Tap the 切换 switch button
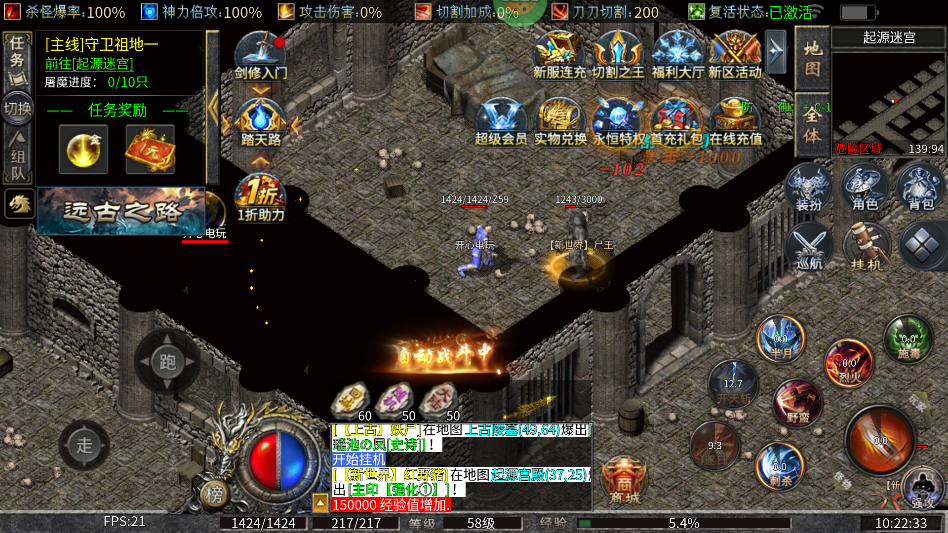This screenshot has height=533, width=948. [x=17, y=107]
